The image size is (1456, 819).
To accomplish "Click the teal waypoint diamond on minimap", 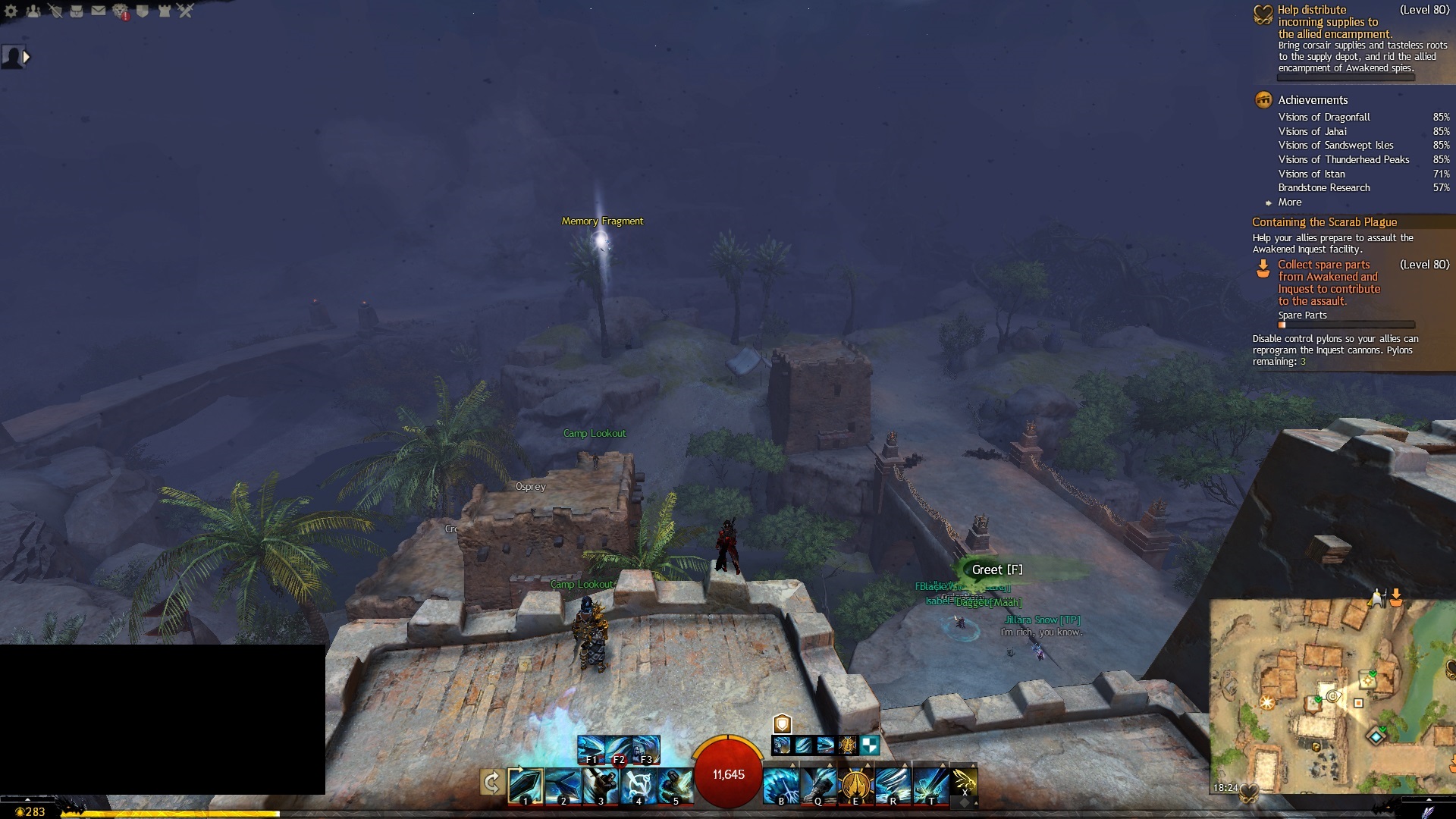I will click(x=1376, y=736).
